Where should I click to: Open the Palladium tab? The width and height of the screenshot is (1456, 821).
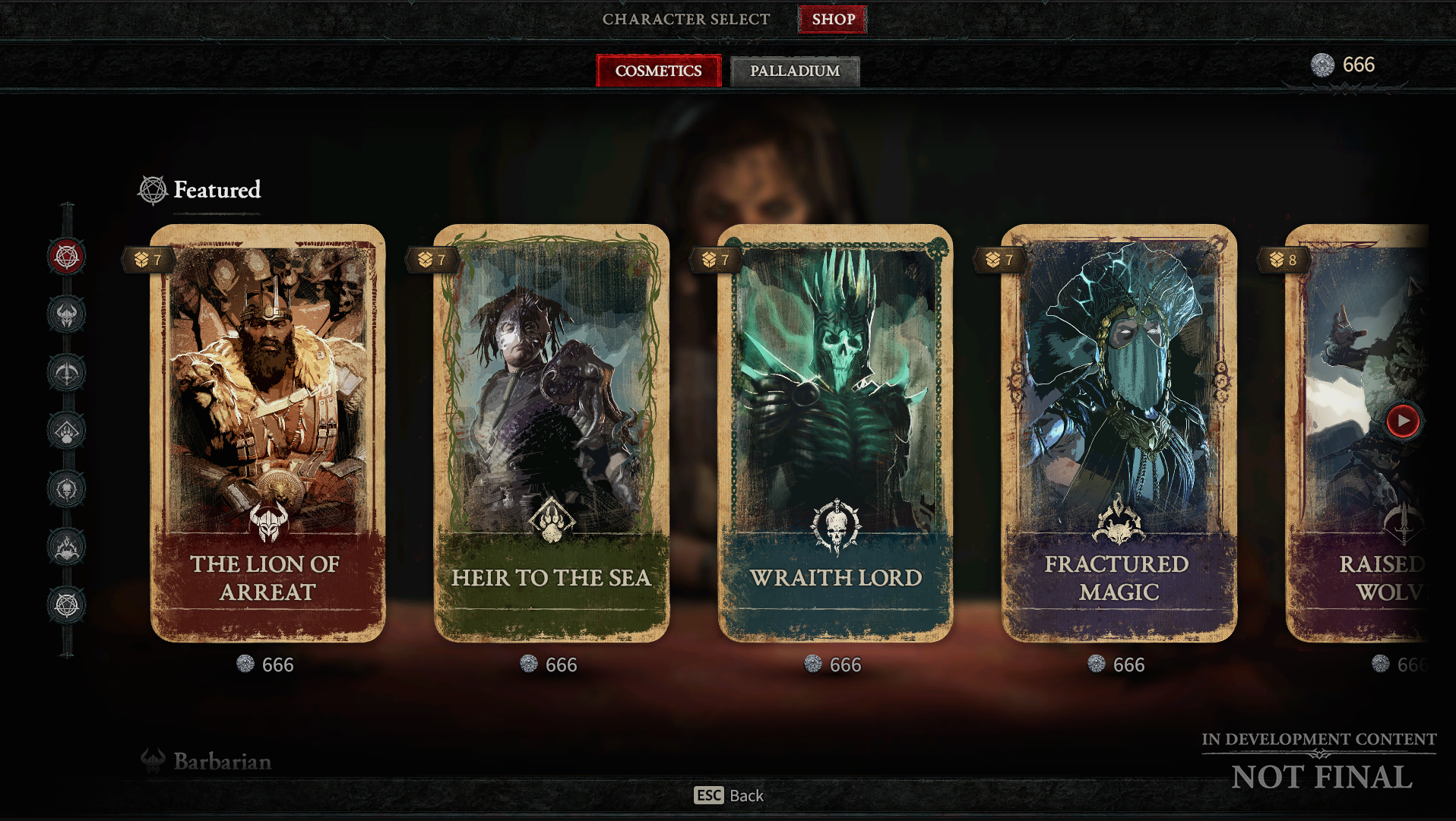795,71
